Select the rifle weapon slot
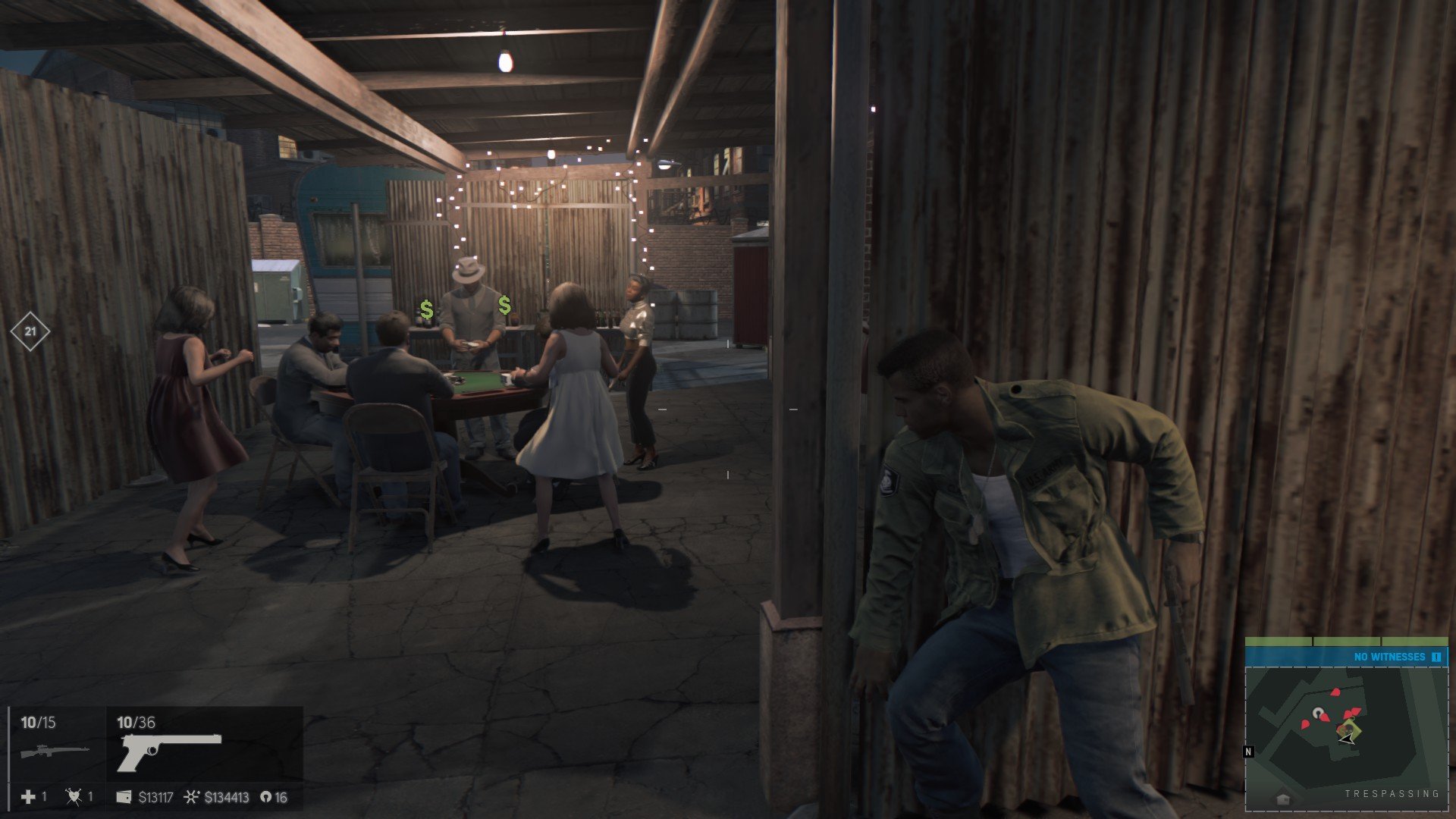The height and width of the screenshot is (819, 1456). coord(55,751)
